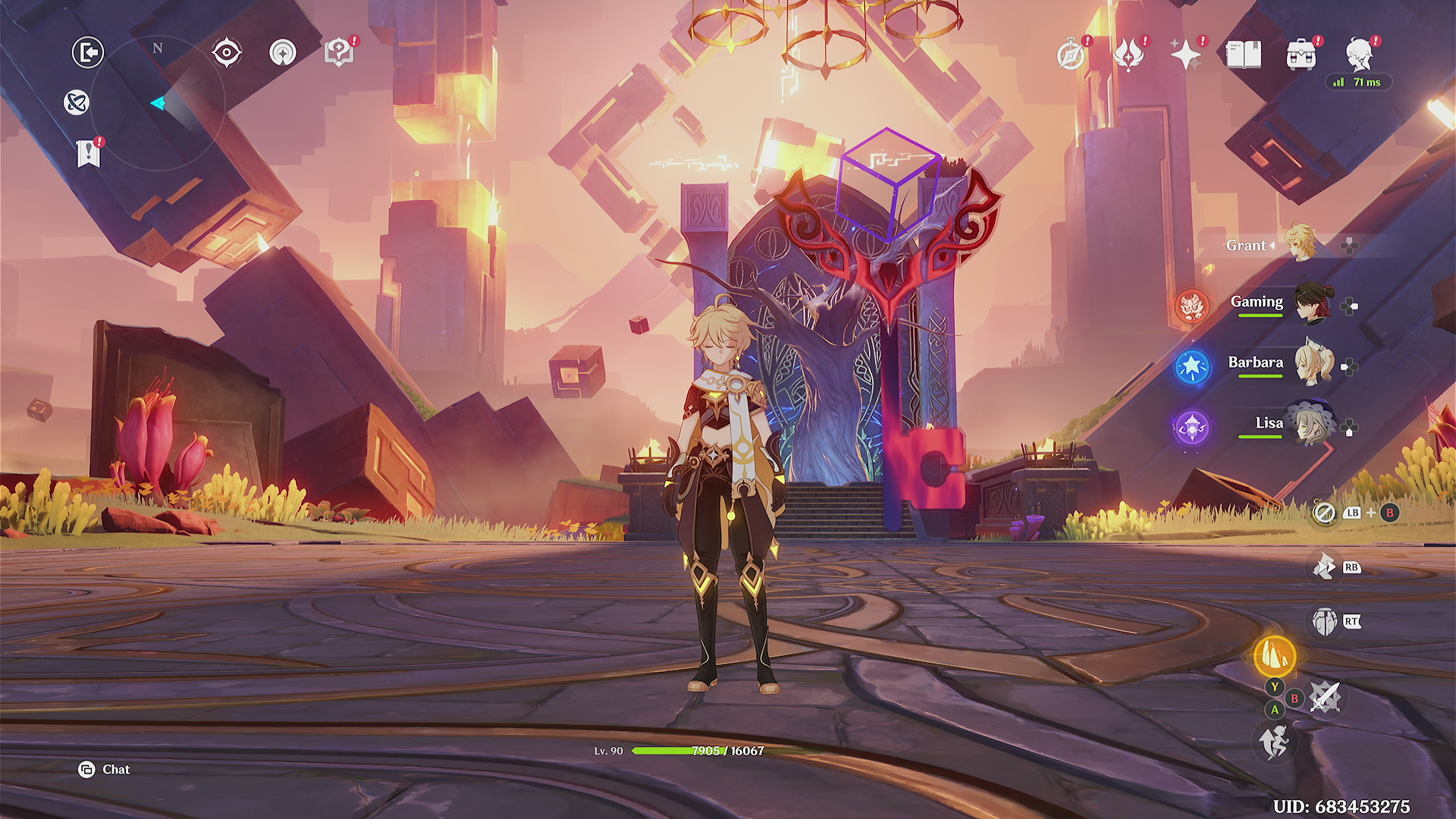Open the open-book icon
This screenshot has height=819, width=1456.
1244,55
